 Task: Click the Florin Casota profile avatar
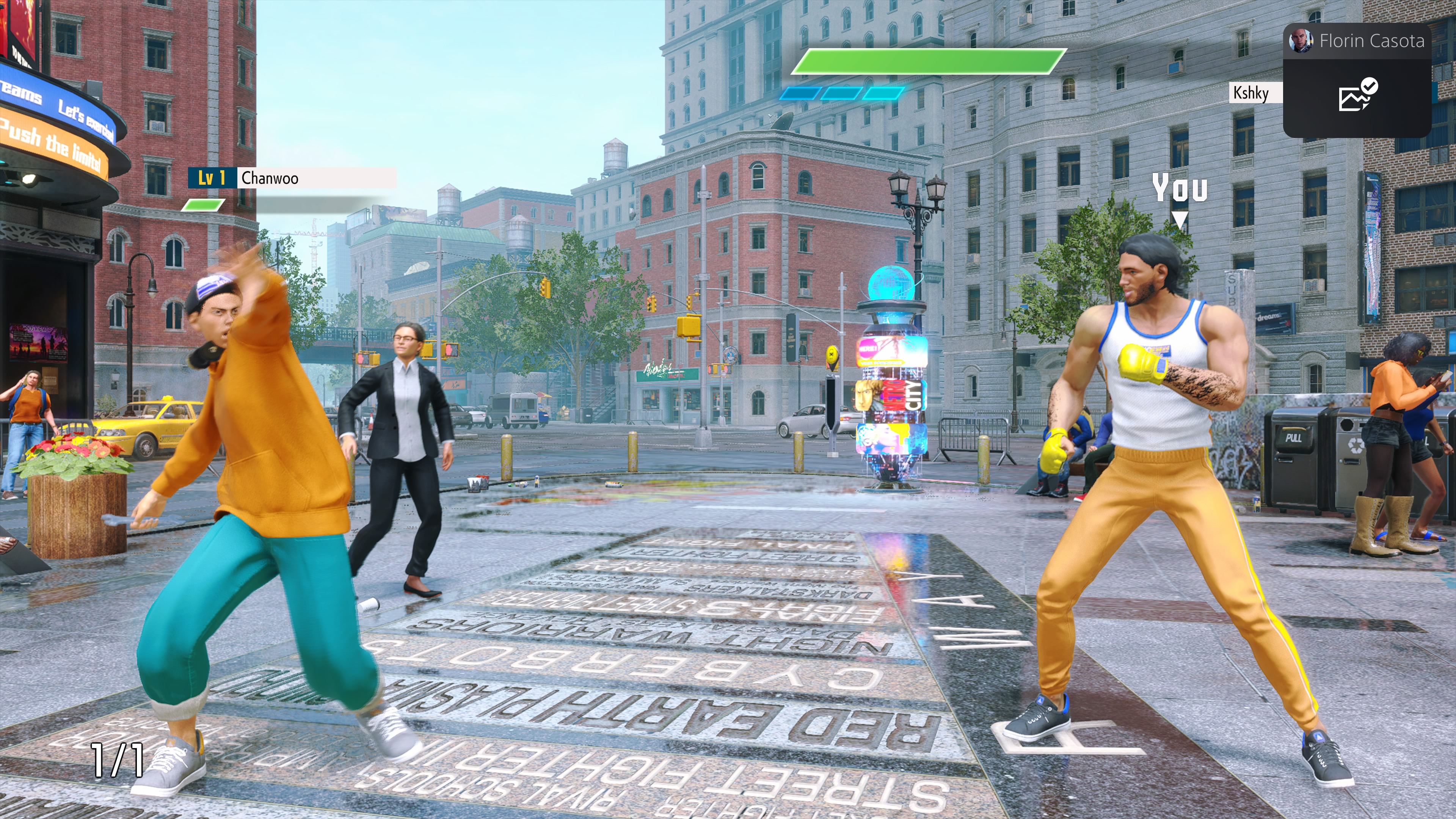click(x=1301, y=41)
